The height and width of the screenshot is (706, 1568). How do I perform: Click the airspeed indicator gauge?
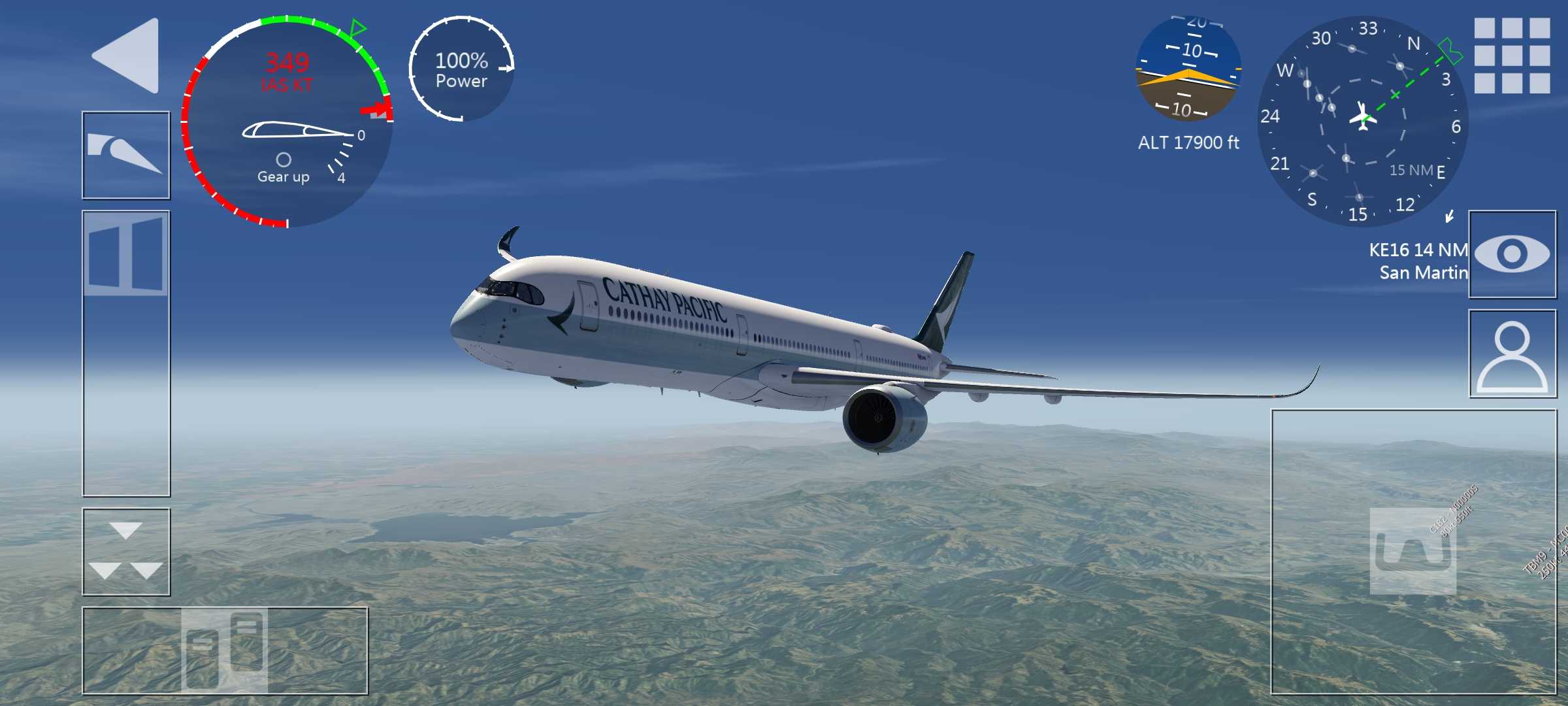point(287,121)
